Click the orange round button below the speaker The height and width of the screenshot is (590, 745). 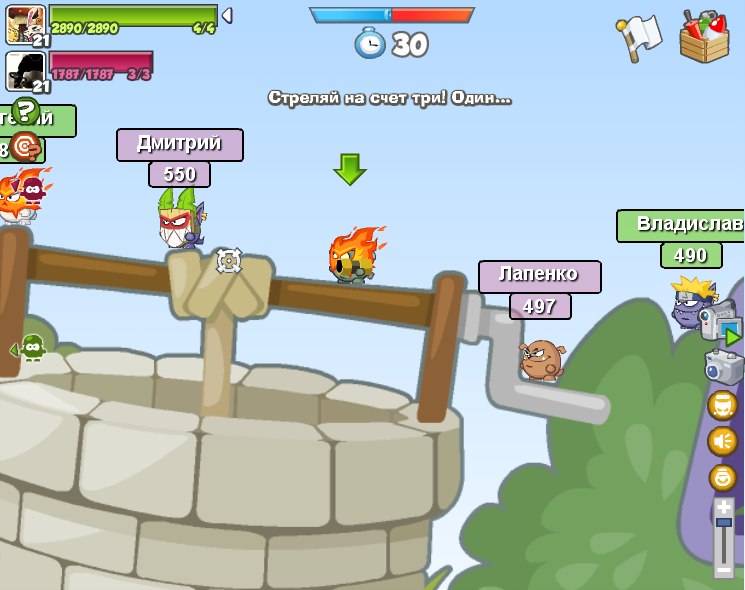click(722, 477)
